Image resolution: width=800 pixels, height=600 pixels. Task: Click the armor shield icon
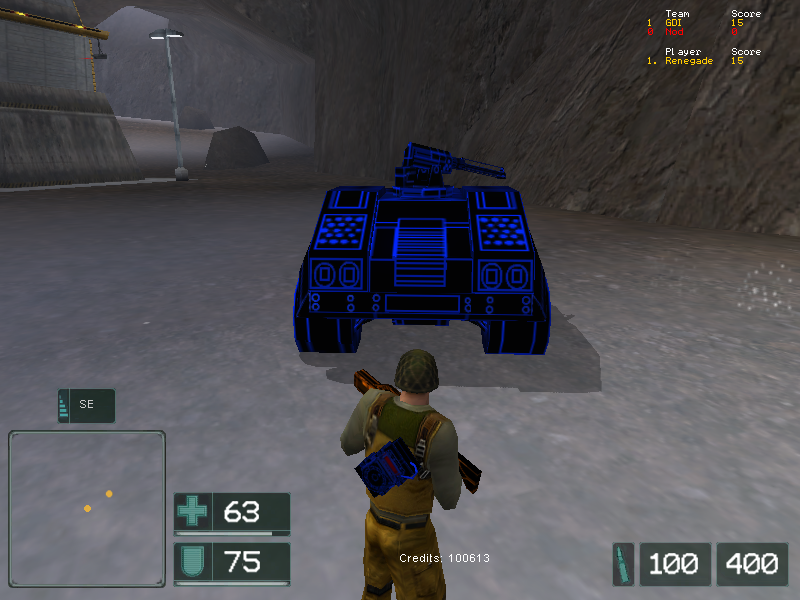[192, 562]
